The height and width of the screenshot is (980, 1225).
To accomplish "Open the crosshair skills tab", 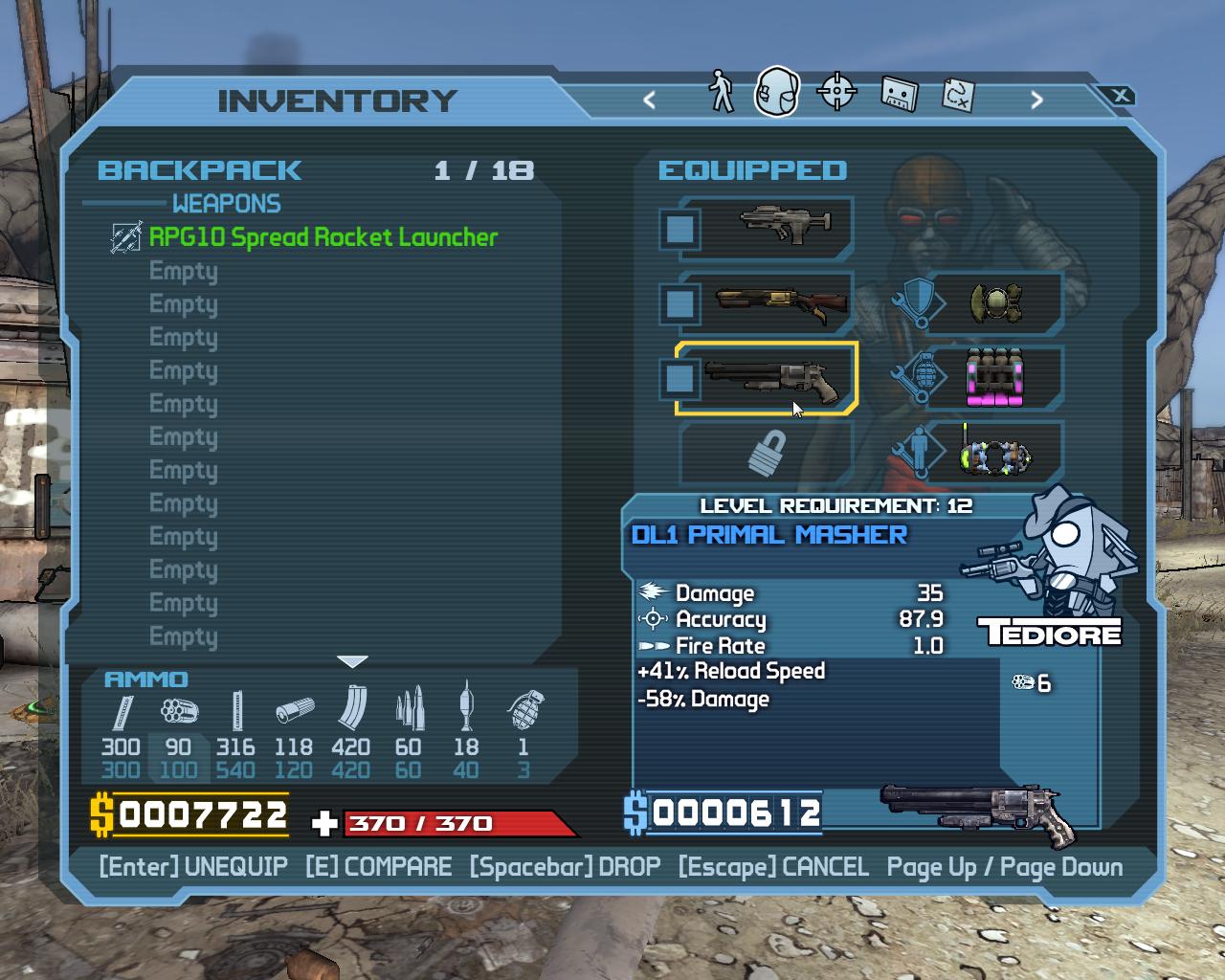I will pos(836,93).
